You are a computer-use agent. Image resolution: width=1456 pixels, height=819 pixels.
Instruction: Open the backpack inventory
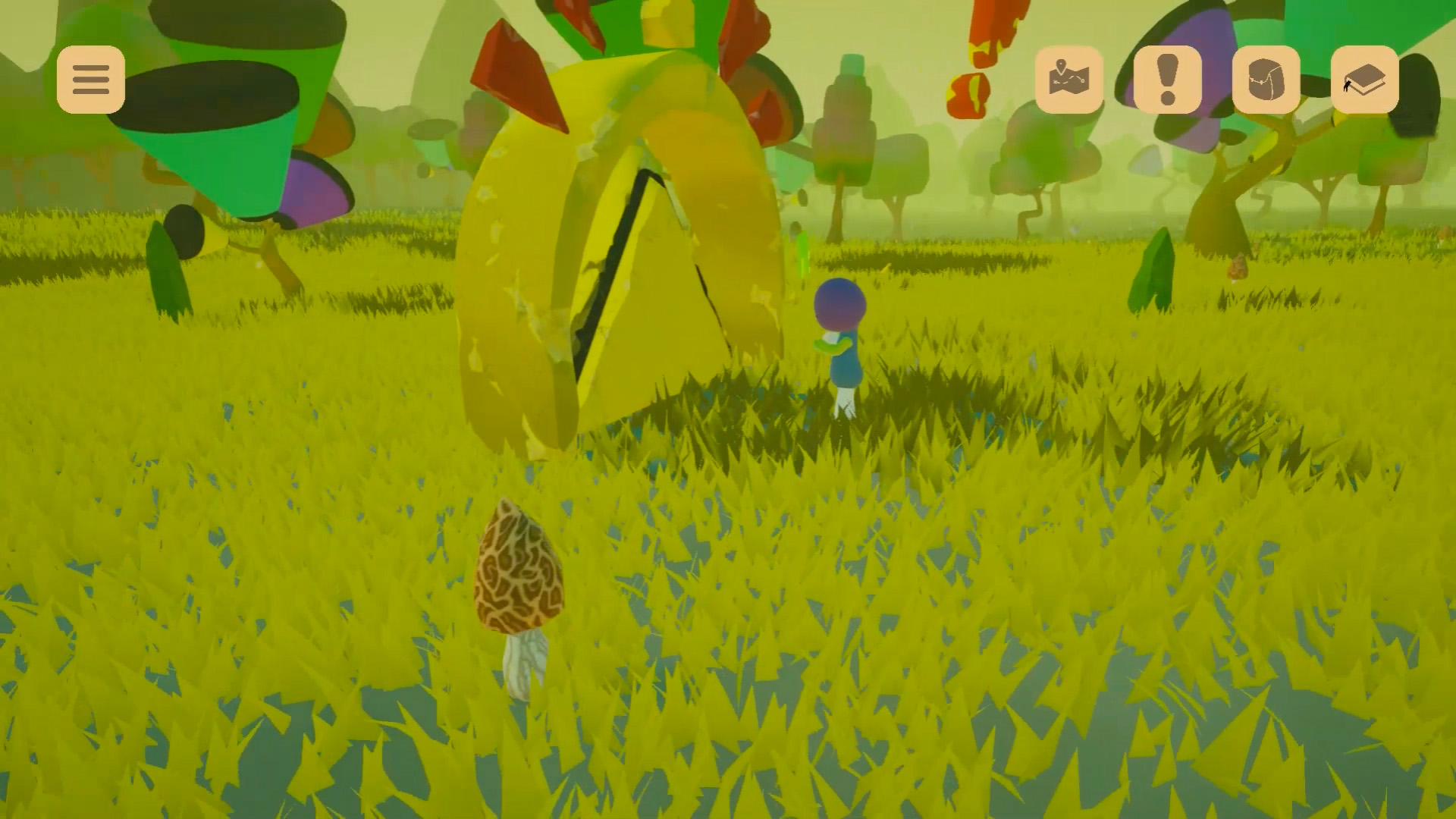pyautogui.click(x=1266, y=80)
